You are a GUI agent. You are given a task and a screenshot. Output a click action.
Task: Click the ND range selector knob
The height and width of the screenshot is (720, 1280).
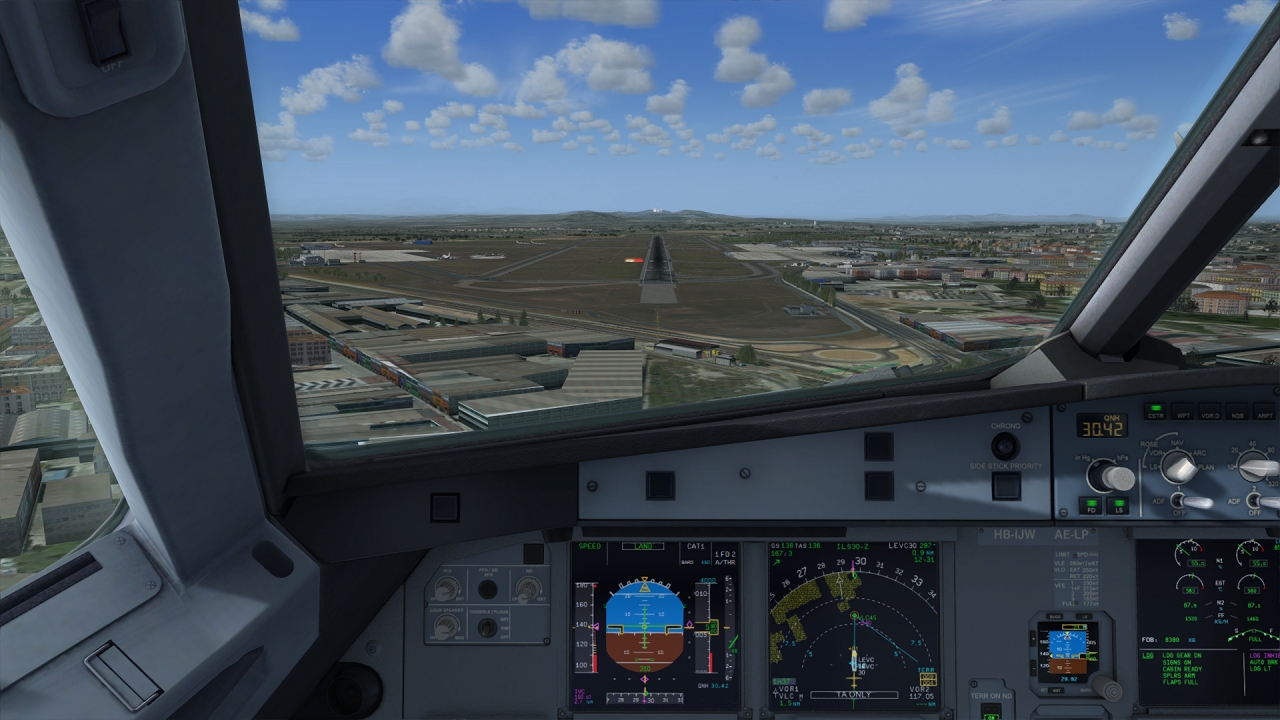(1256, 466)
